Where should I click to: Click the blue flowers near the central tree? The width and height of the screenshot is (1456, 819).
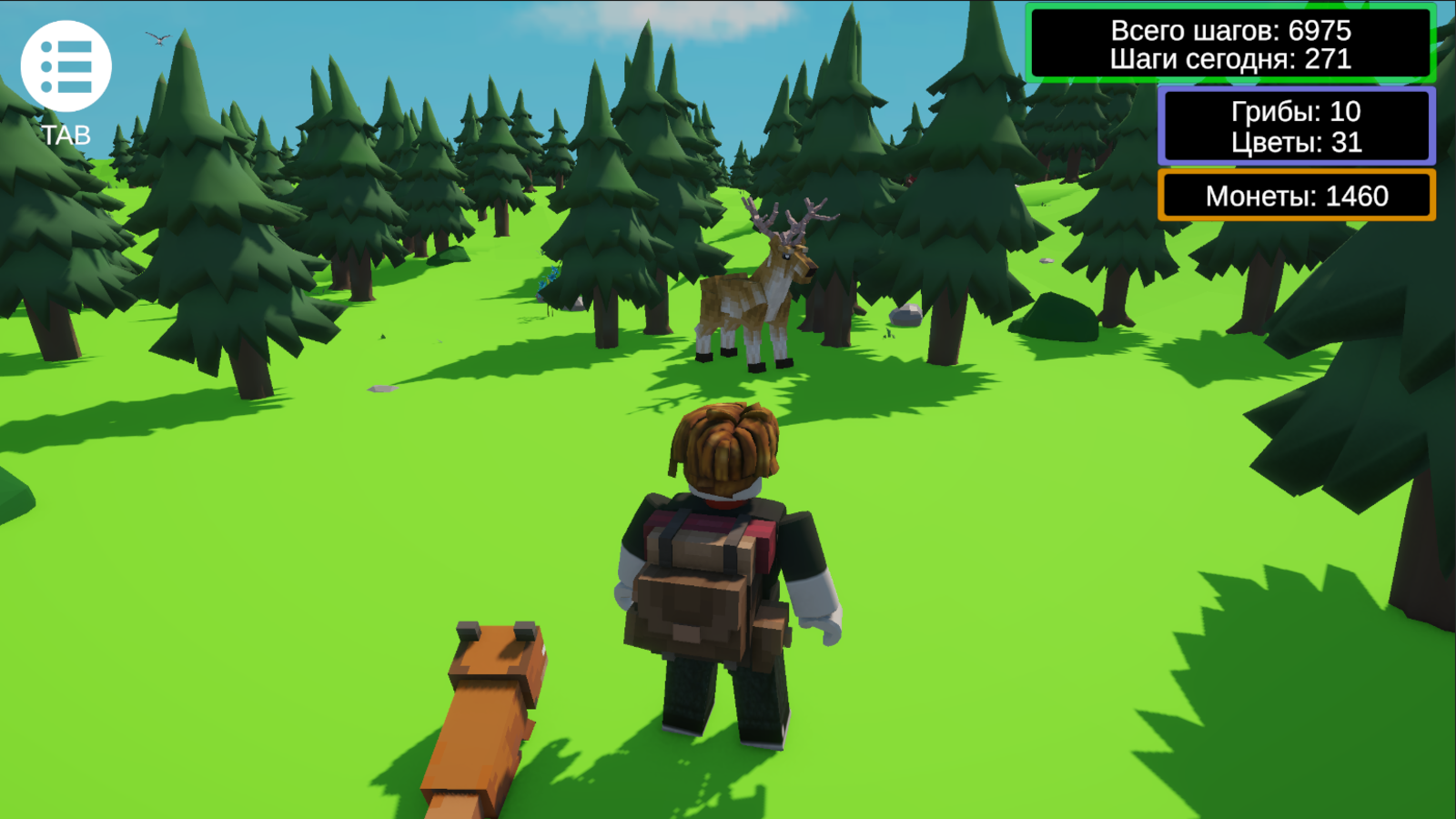pyautogui.click(x=551, y=278)
